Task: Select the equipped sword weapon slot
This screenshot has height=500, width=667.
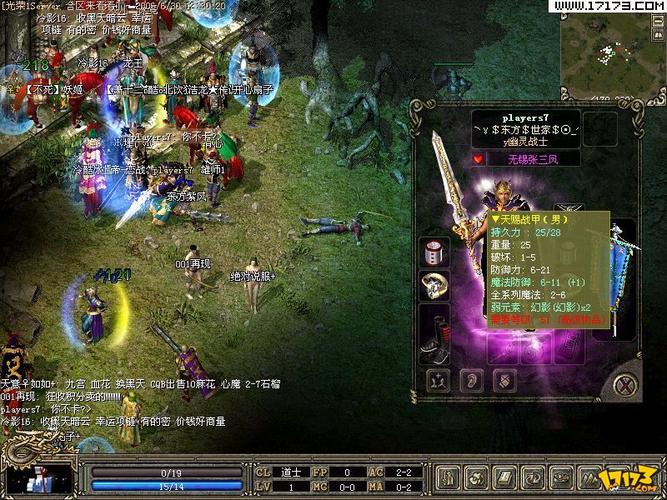Action: (x=451, y=192)
